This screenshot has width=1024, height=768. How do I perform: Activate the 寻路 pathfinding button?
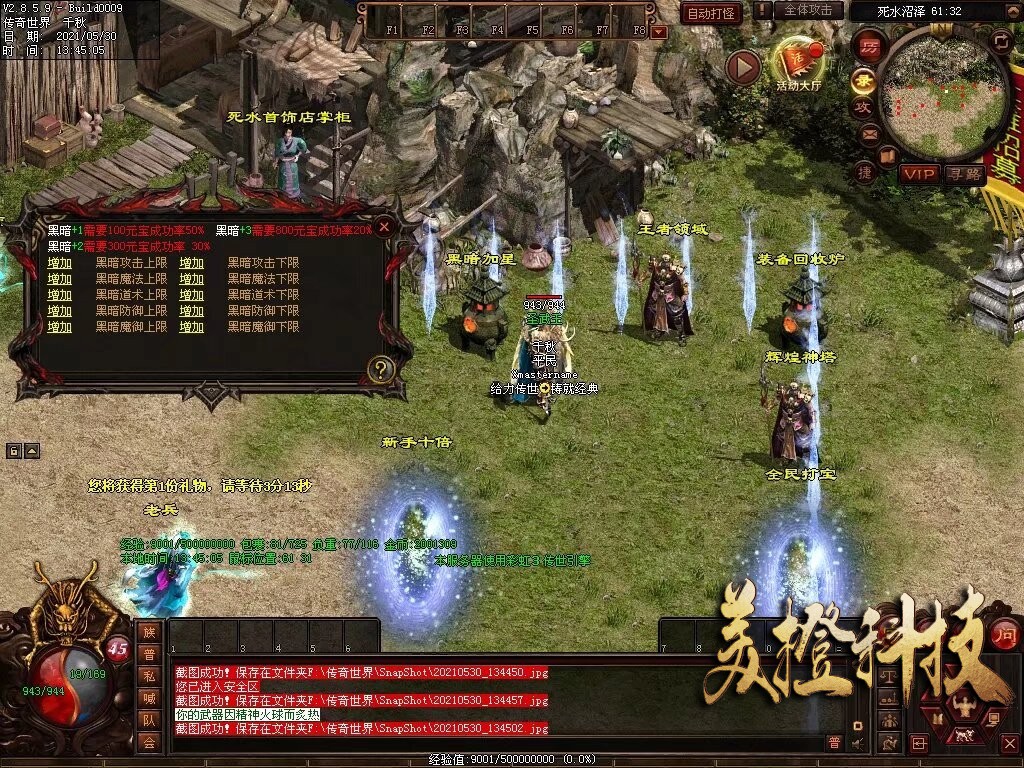(964, 174)
